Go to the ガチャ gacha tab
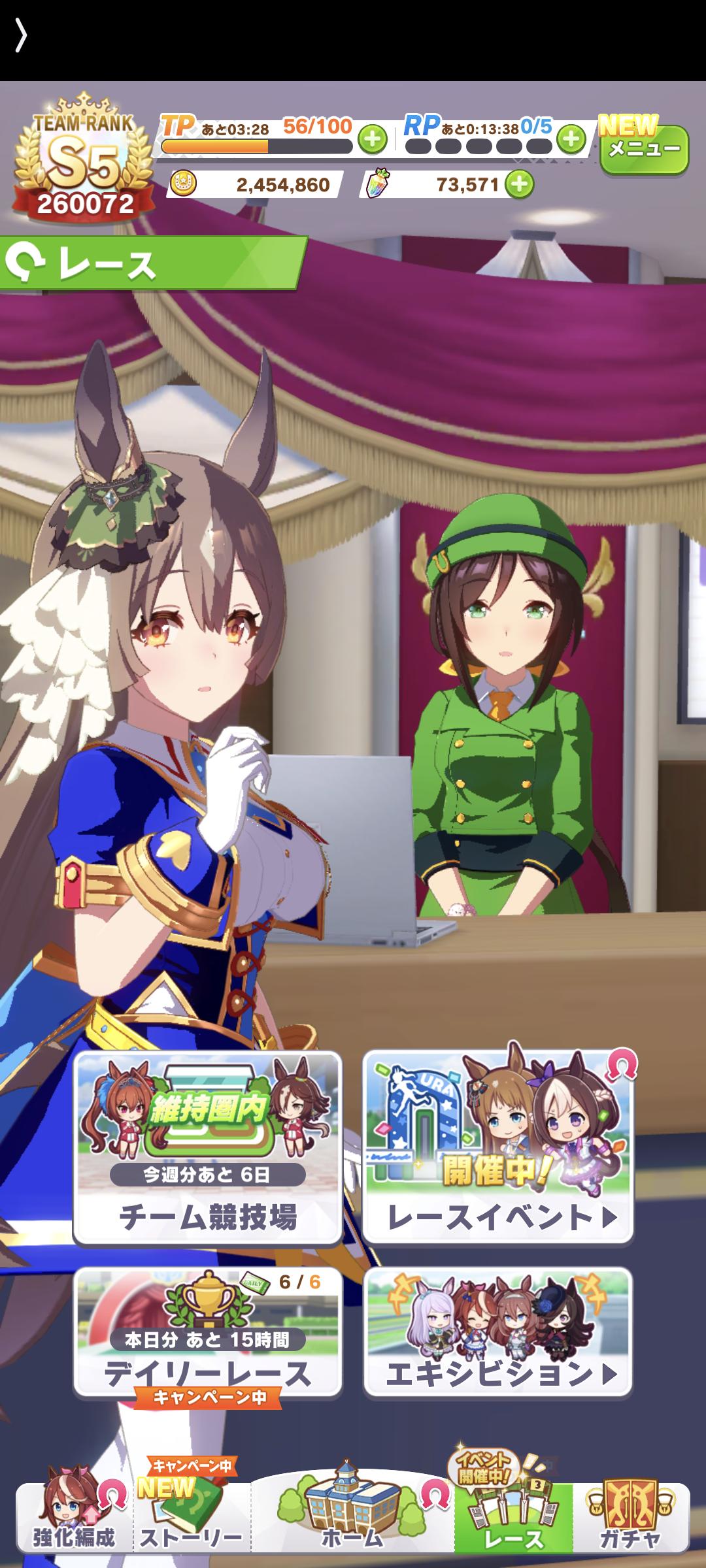This screenshot has height=1568, width=706. point(630,1517)
